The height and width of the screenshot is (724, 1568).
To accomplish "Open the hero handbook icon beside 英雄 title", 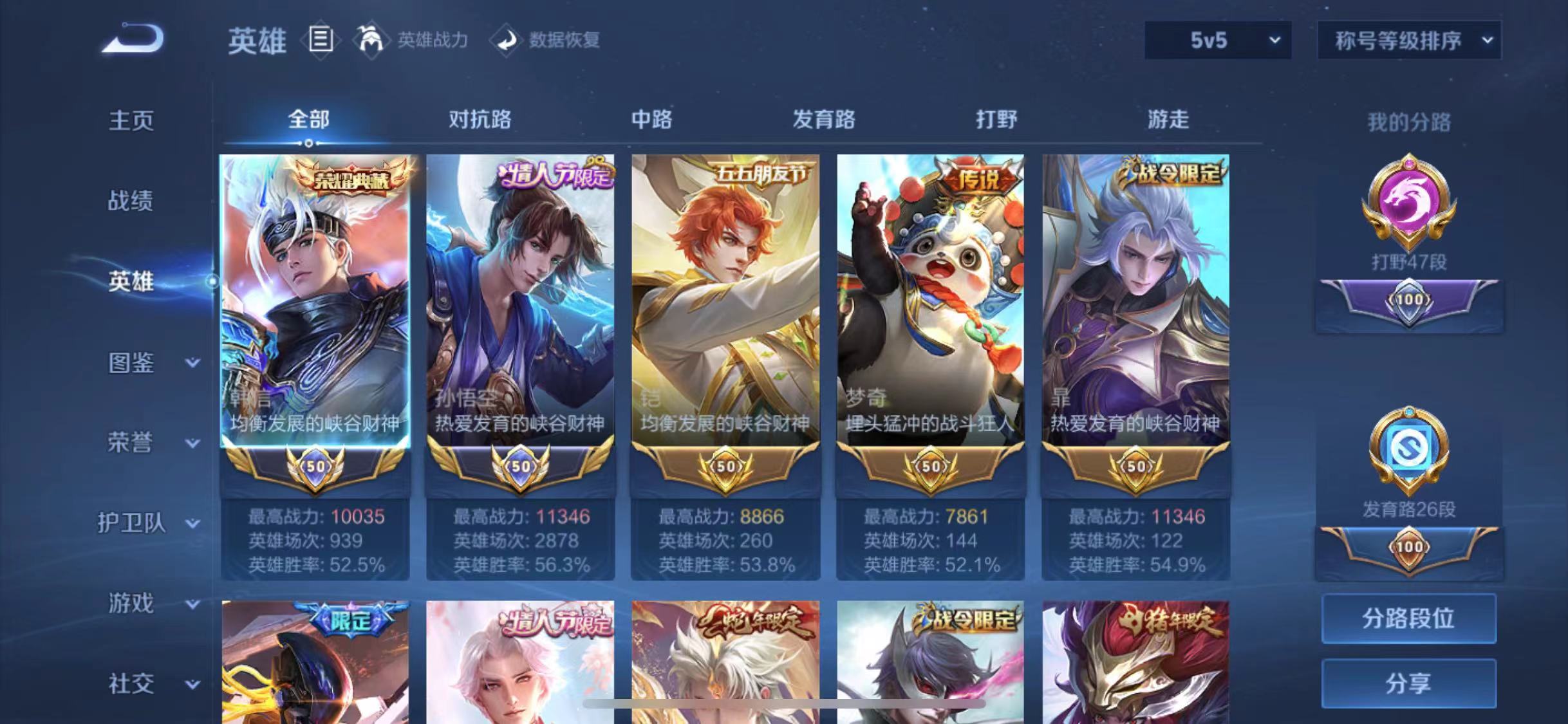I will click(321, 40).
